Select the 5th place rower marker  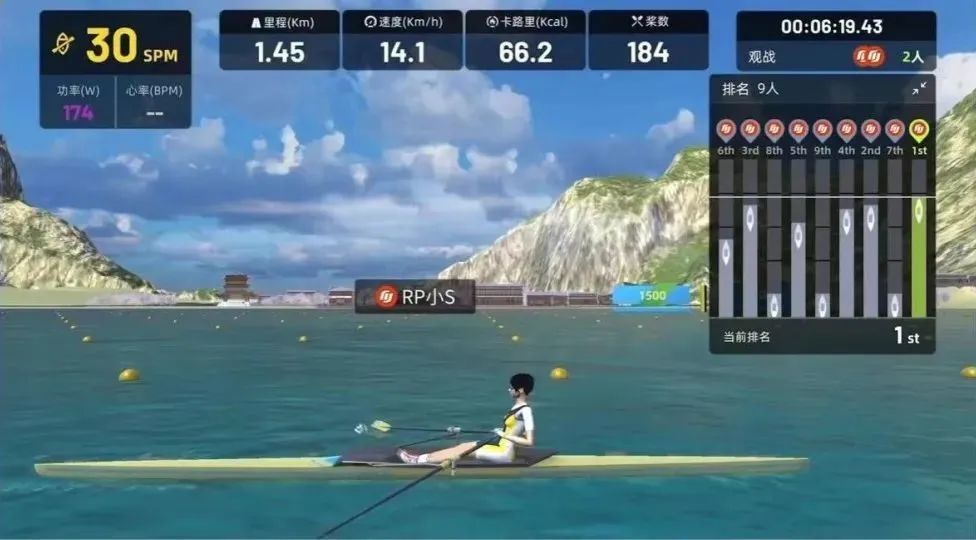[798, 130]
